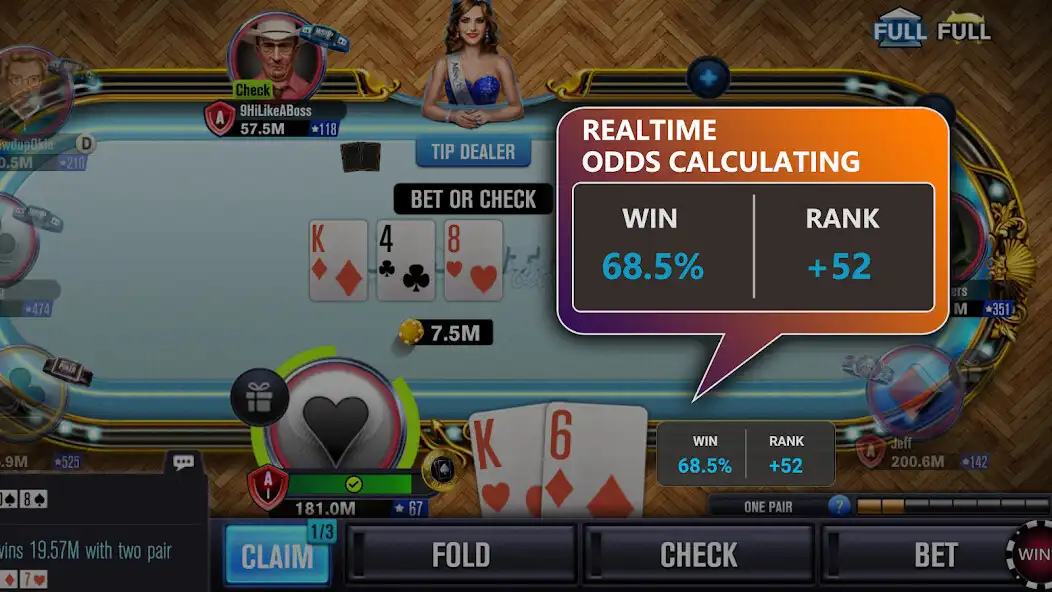Claim the 1/3 reward
This screenshot has width=1052, height=592.
pyautogui.click(x=277, y=555)
